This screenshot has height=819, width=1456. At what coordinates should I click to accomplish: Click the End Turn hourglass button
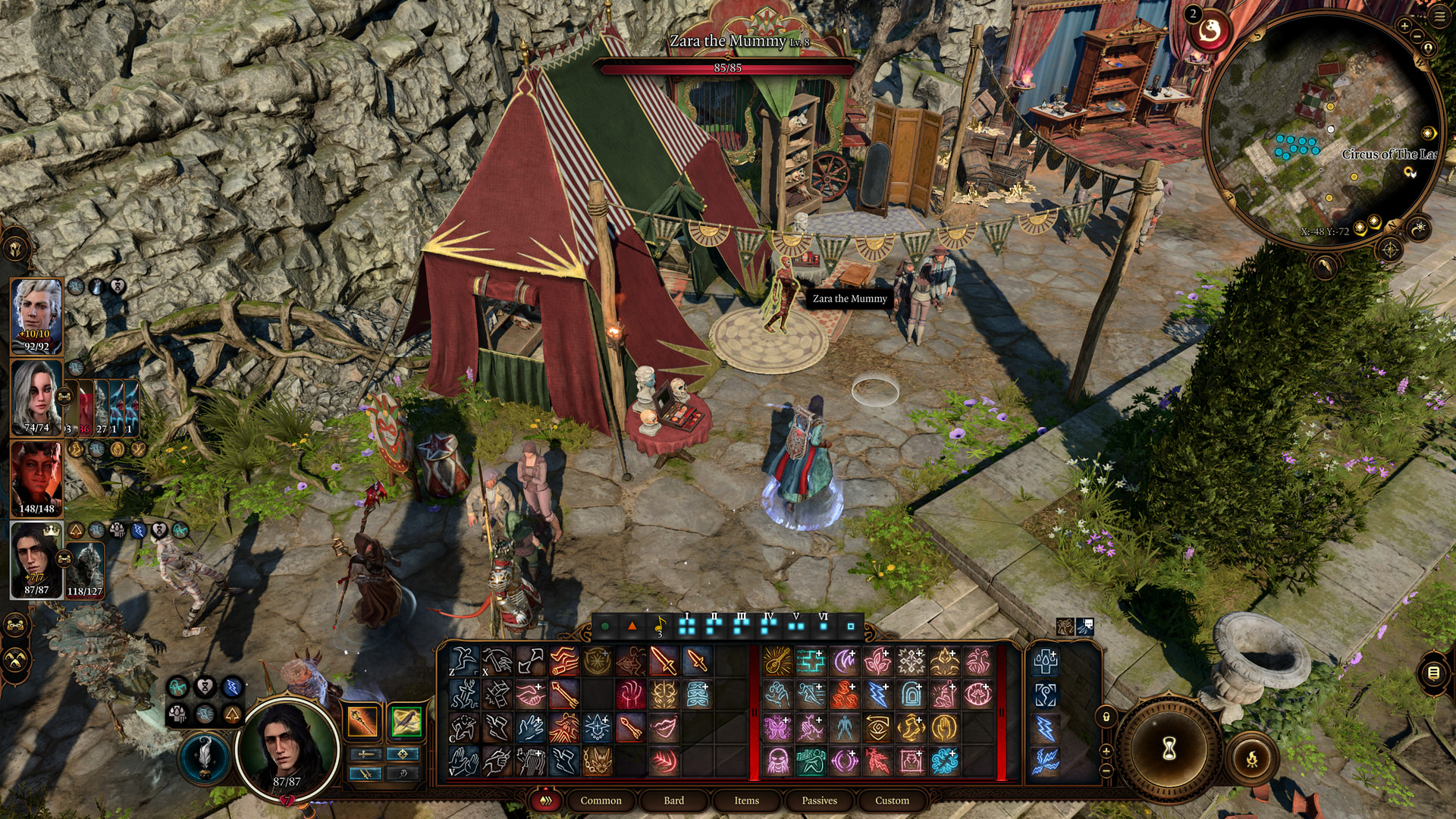[x=1169, y=748]
